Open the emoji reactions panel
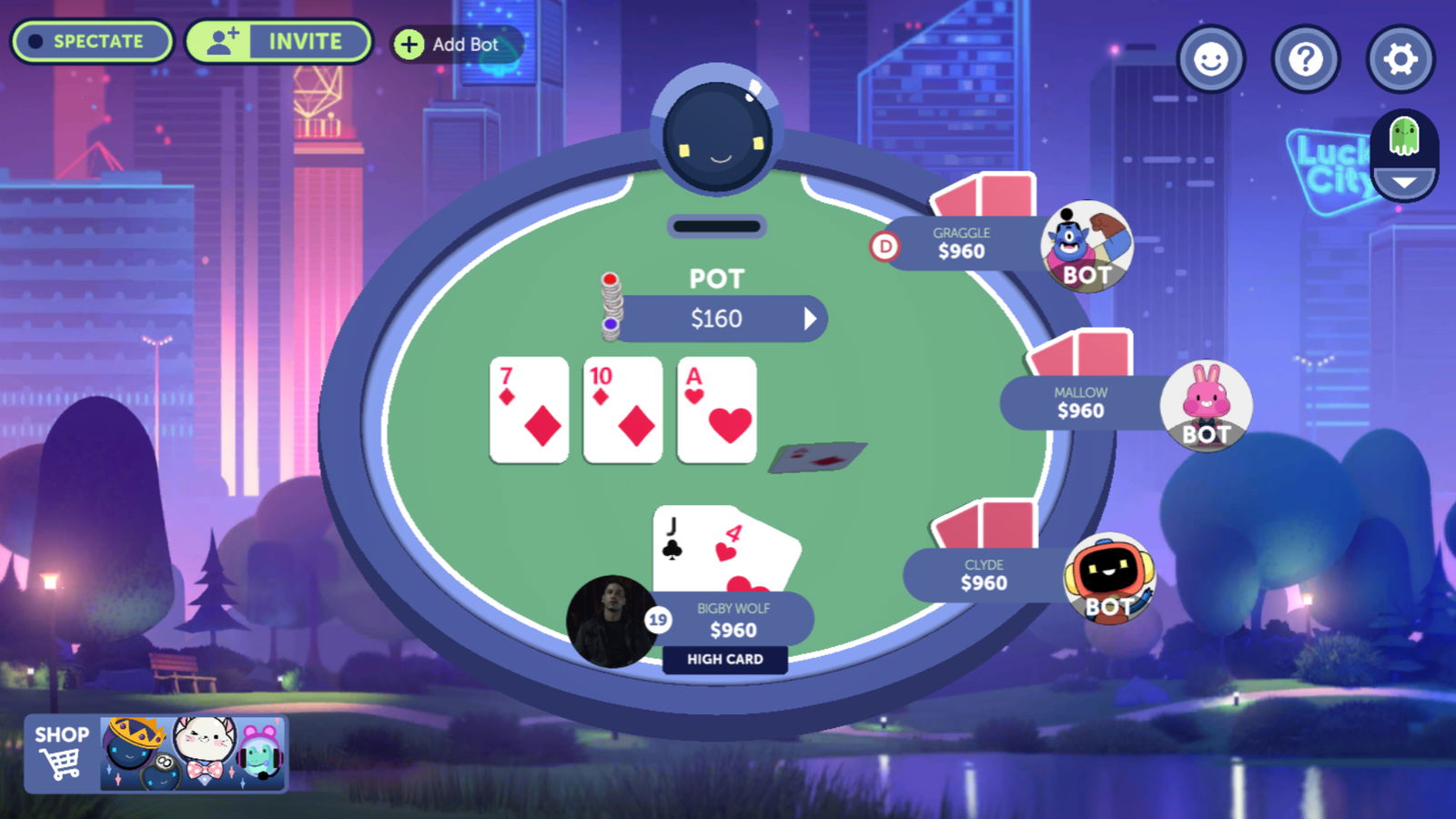1456x819 pixels. (x=1211, y=58)
